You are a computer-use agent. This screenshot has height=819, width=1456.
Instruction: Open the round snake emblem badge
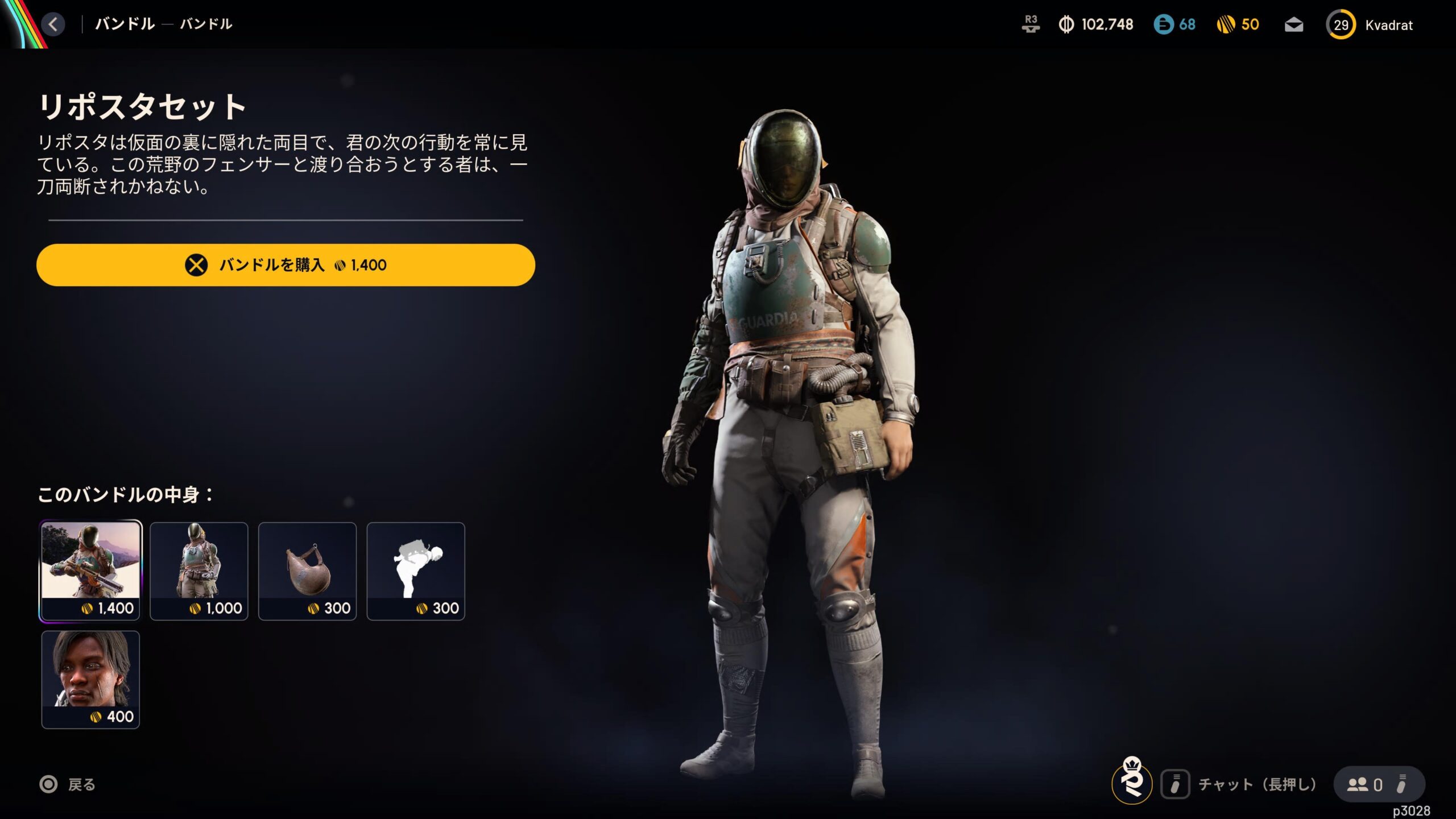click(x=1132, y=783)
